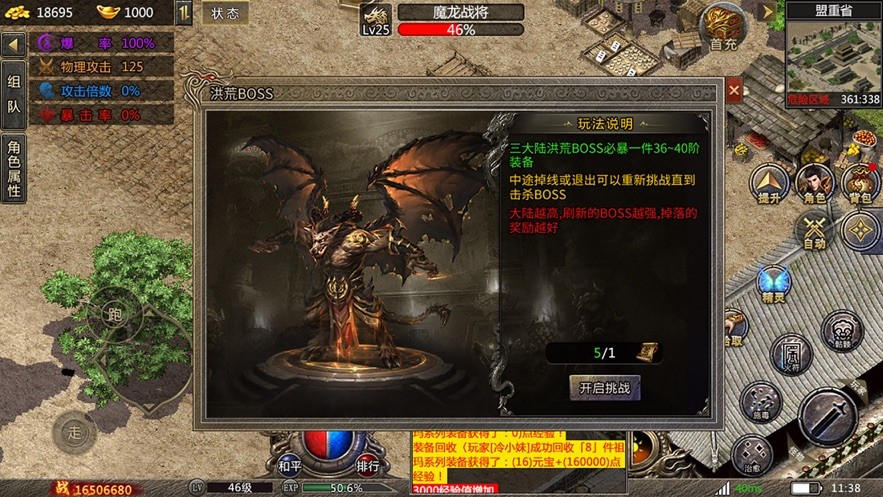This screenshot has width=883, height=497.
Task: Open the 组队 team panel
Action: 13,95
